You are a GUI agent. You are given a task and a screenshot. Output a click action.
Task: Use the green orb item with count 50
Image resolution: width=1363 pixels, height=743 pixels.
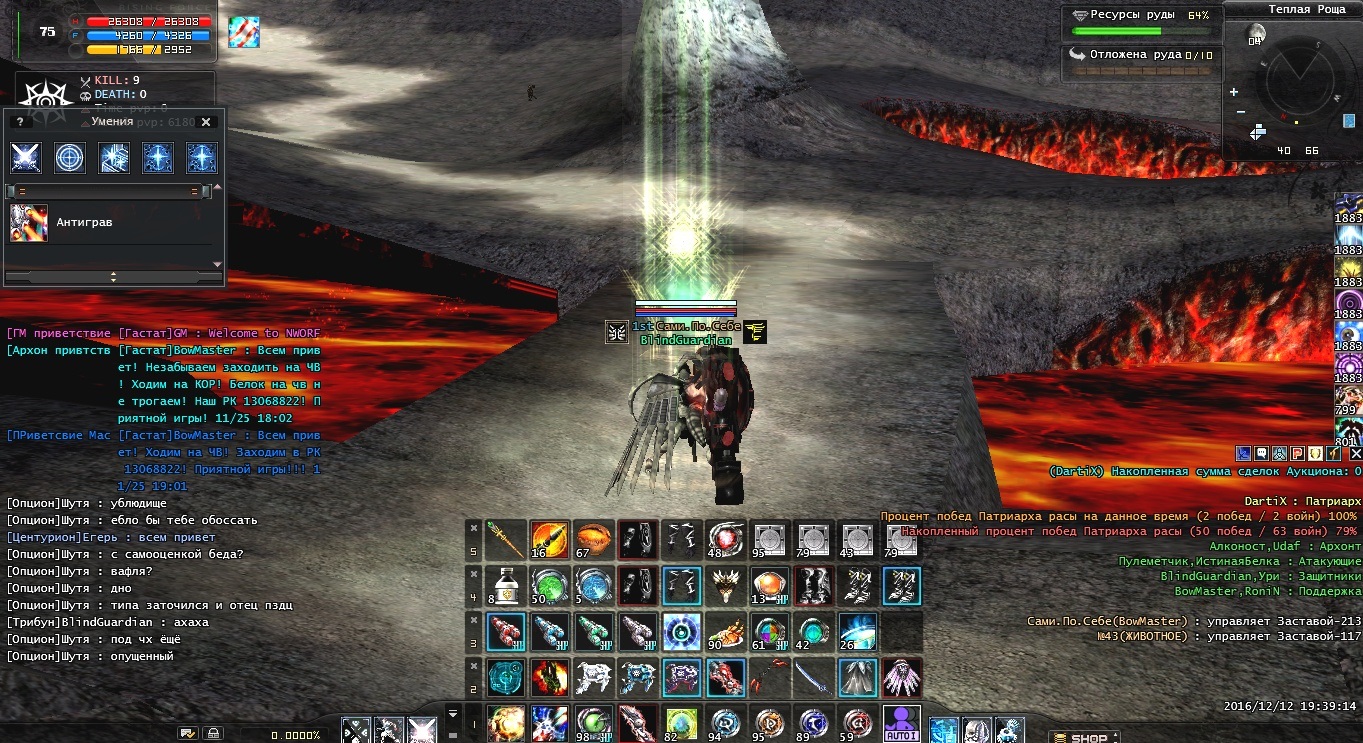549,585
